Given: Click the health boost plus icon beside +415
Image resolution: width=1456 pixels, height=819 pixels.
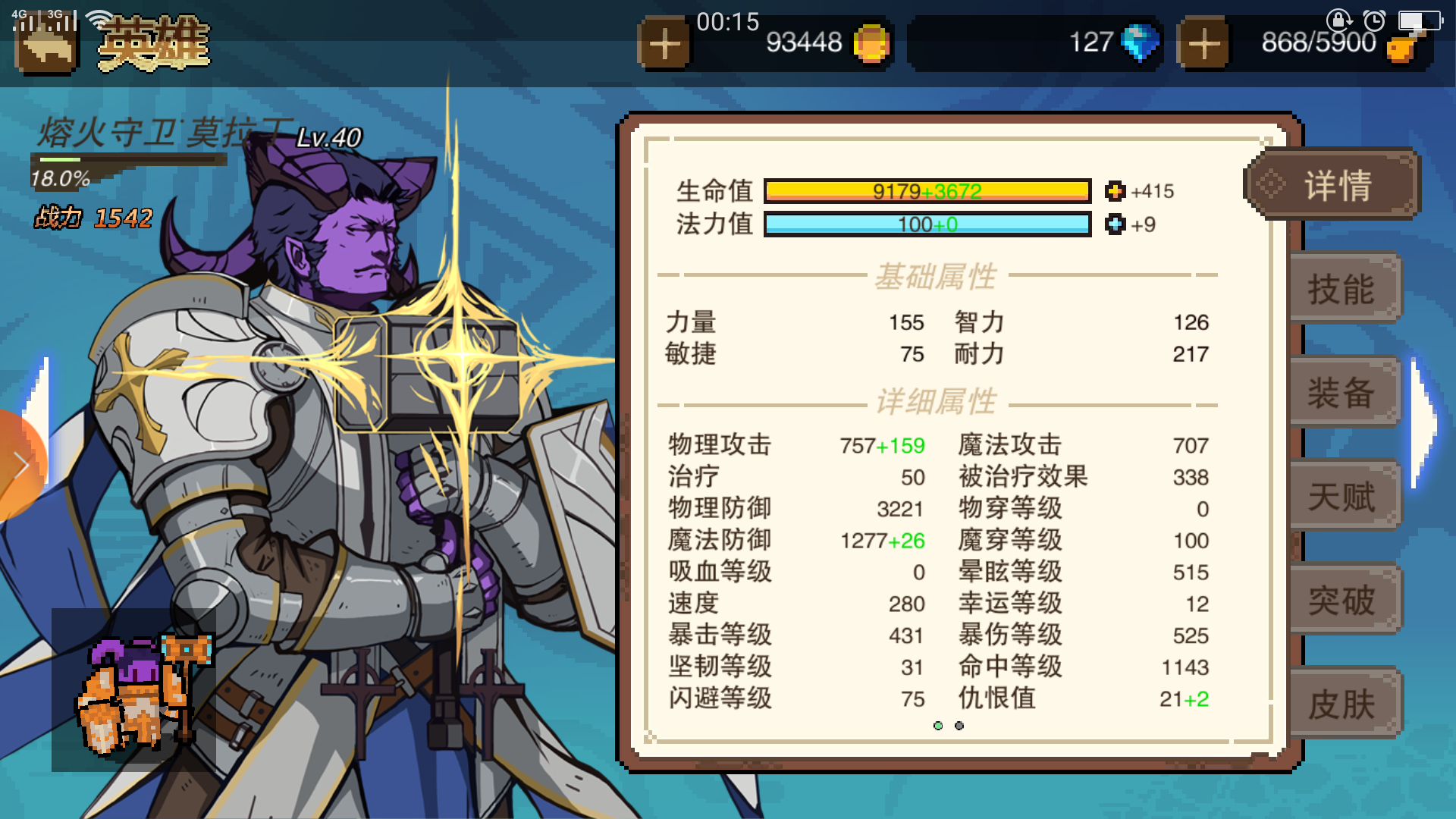Looking at the screenshot, I should 1114,191.
